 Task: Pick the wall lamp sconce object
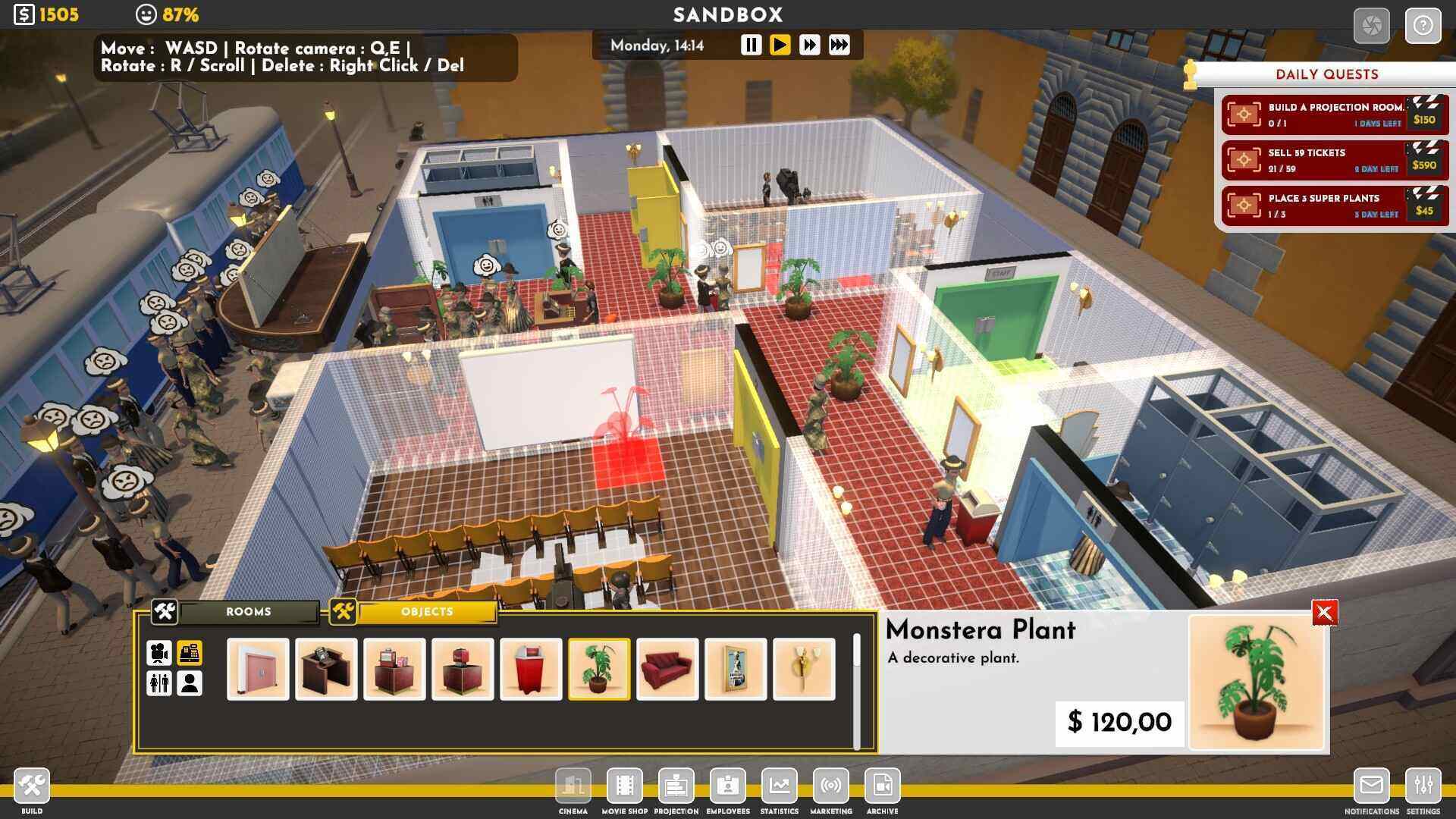[804, 669]
